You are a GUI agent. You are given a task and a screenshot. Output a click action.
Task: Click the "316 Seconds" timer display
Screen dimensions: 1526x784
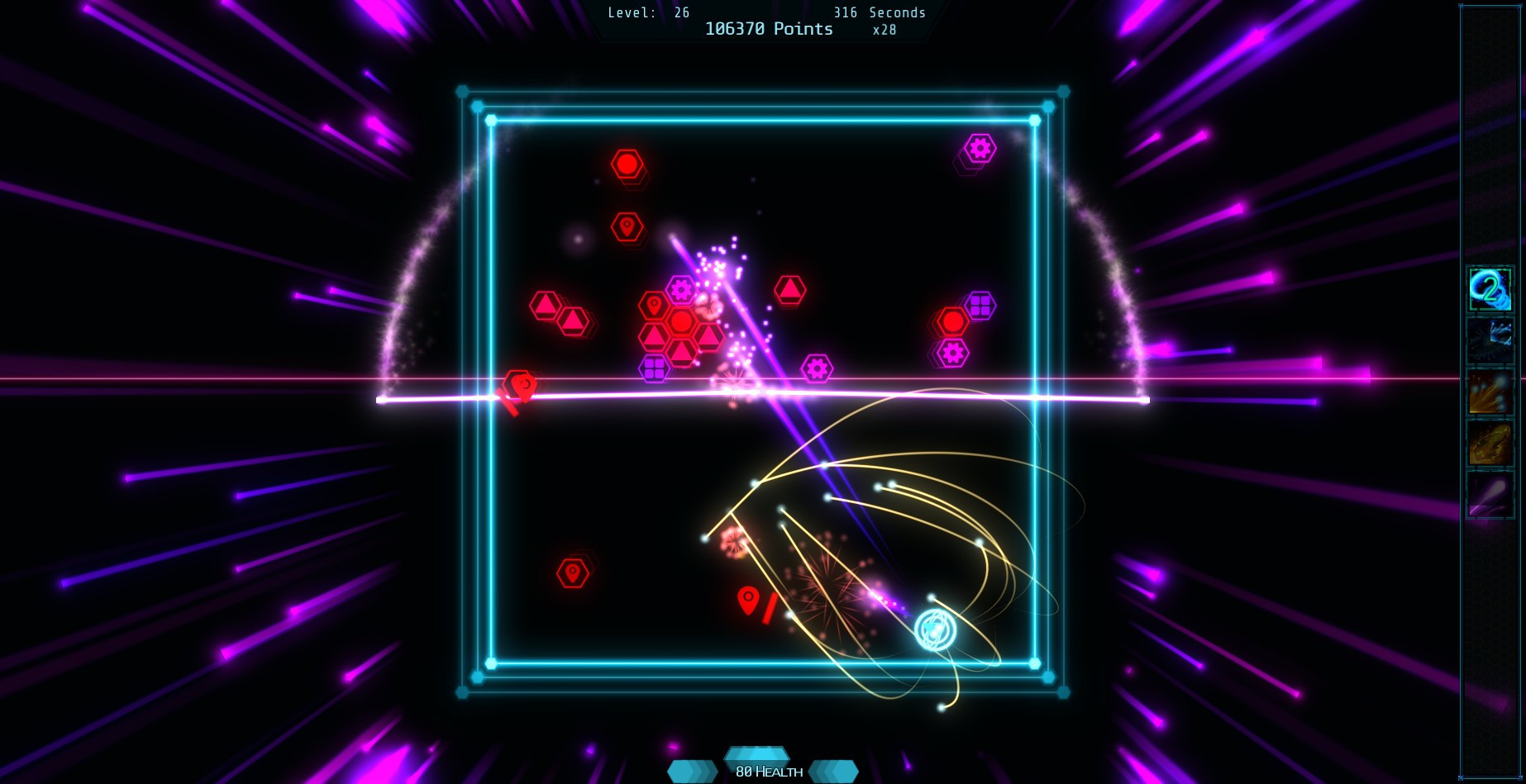tap(879, 12)
